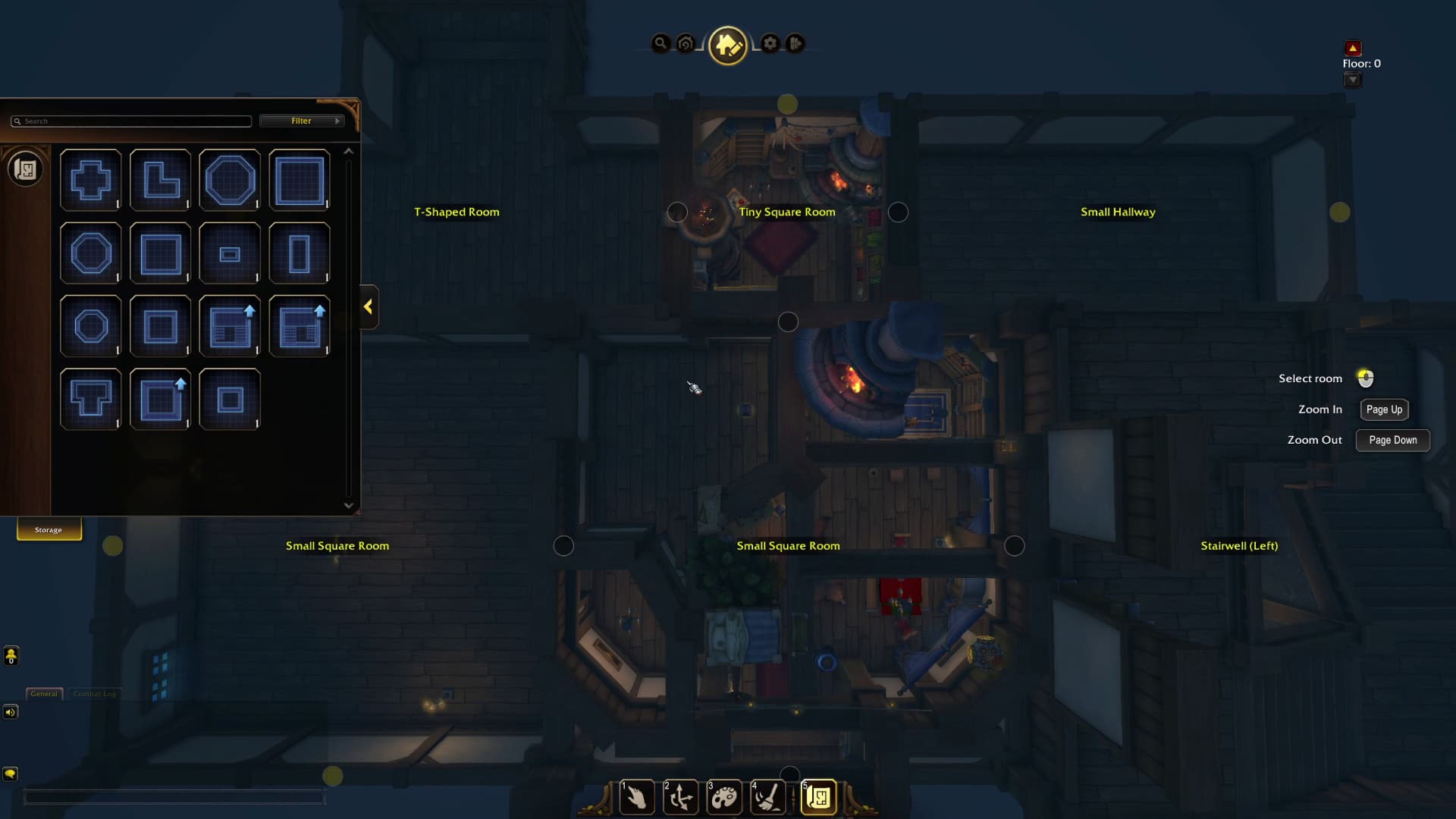Switch to the move and rotate arrows tool
This screenshot has width=1456, height=819.
click(680, 798)
